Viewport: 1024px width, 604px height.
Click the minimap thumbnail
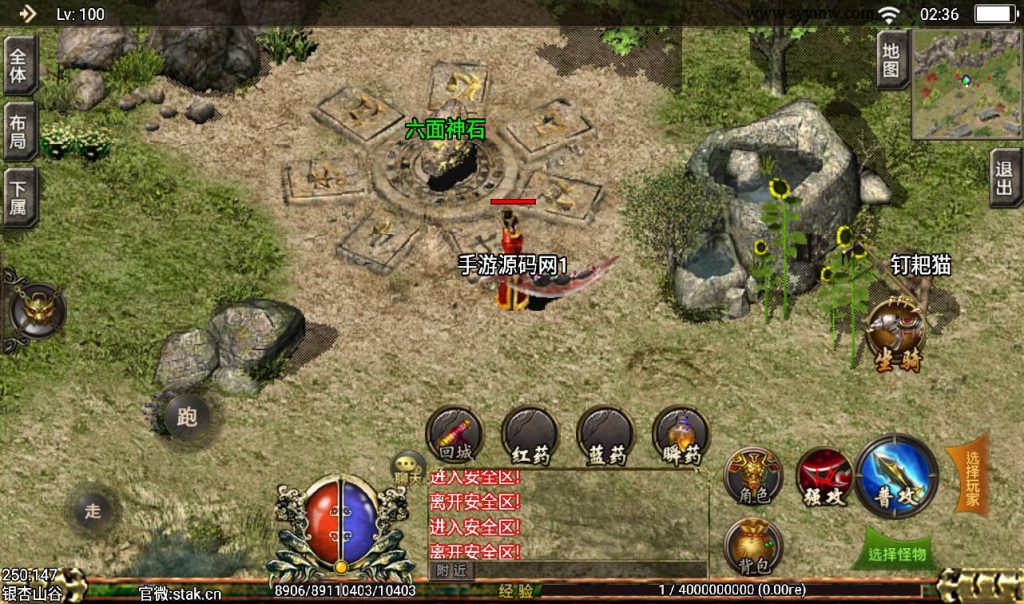965,83
